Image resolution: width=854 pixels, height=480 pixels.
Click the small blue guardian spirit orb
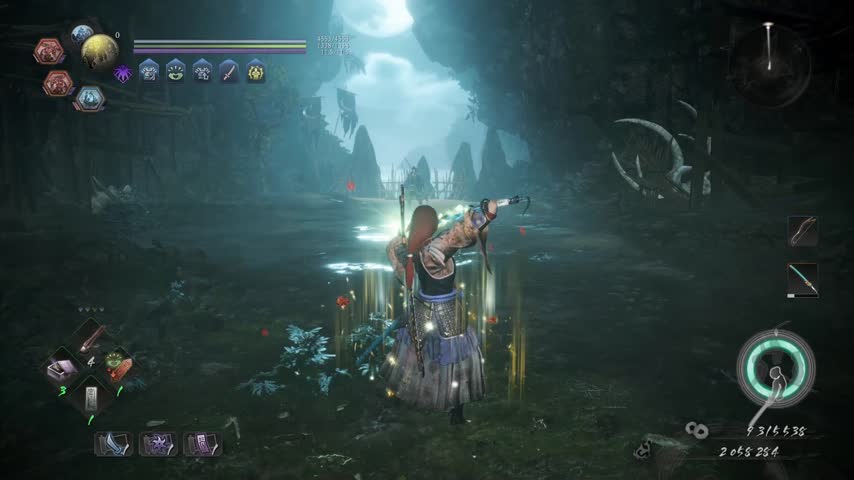pos(81,33)
